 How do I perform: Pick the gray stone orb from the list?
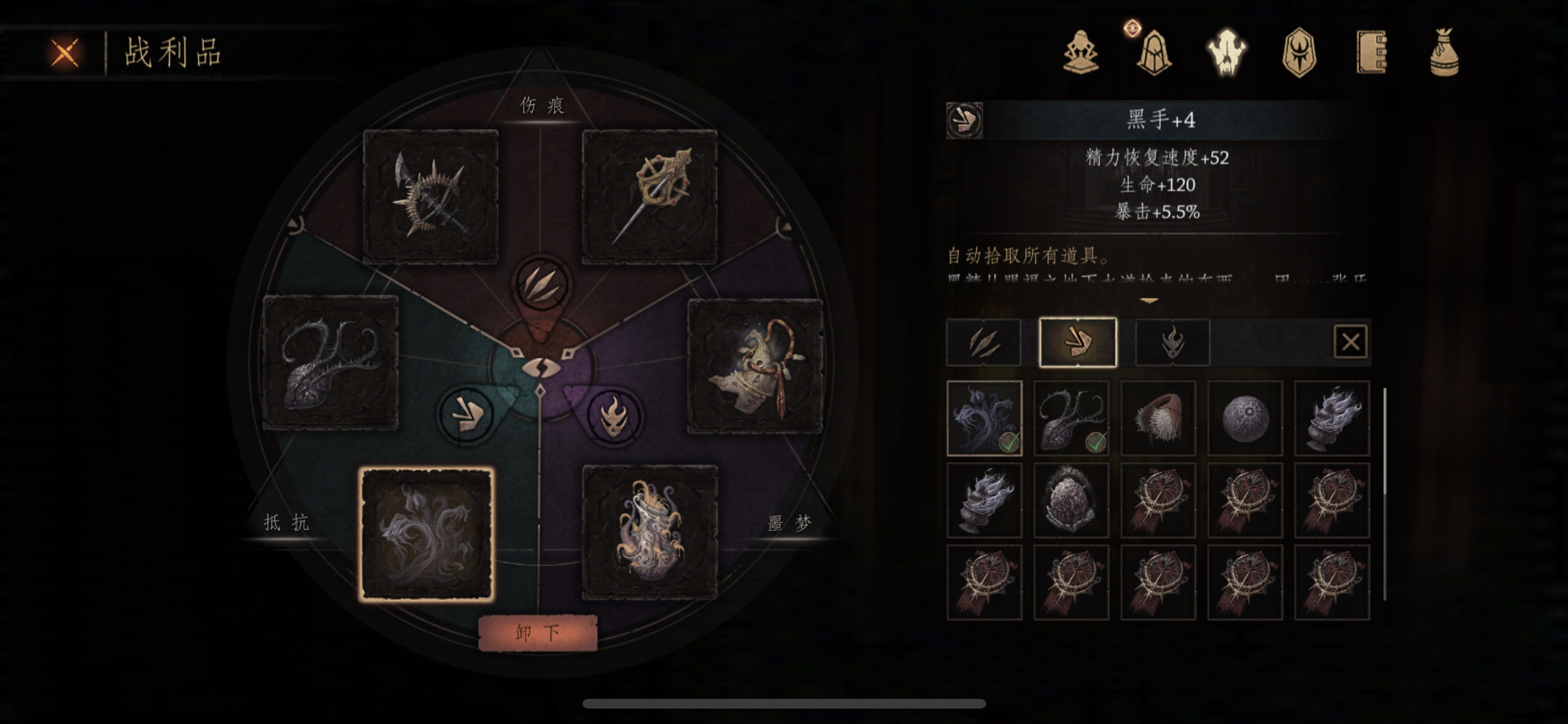point(1245,418)
